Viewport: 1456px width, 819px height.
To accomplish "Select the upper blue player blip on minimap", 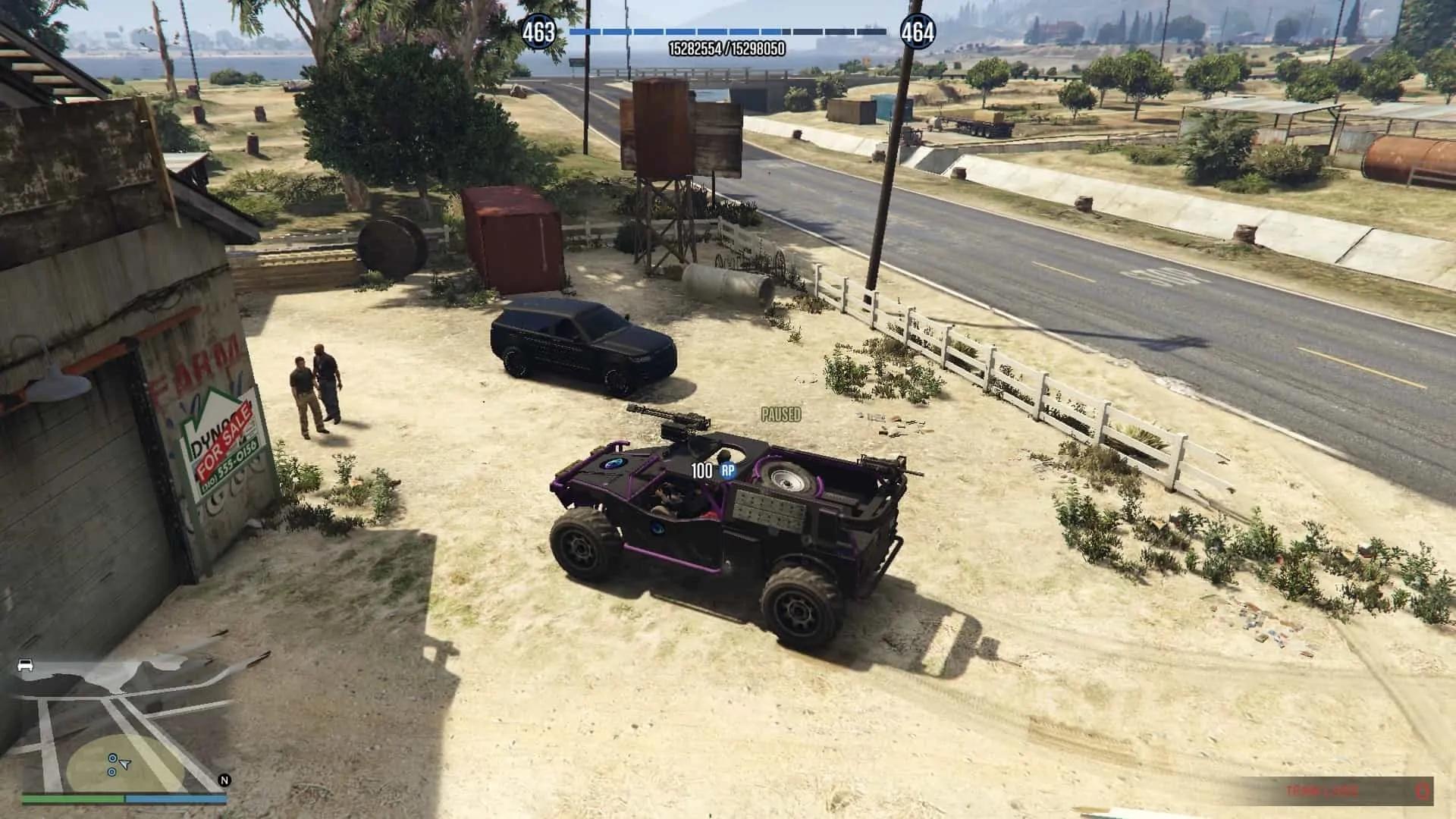I will (x=112, y=758).
